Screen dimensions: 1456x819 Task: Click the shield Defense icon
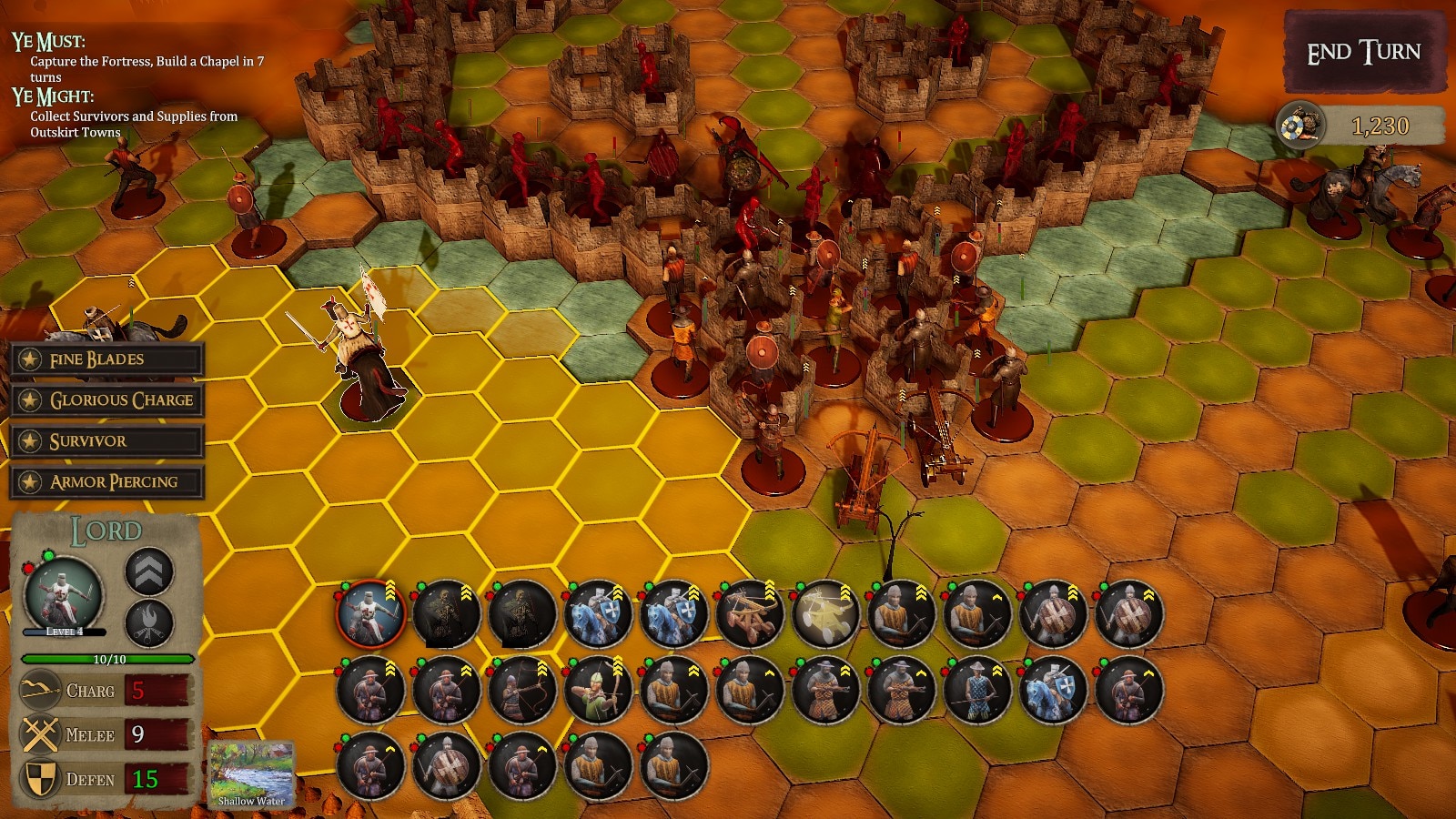tap(41, 780)
